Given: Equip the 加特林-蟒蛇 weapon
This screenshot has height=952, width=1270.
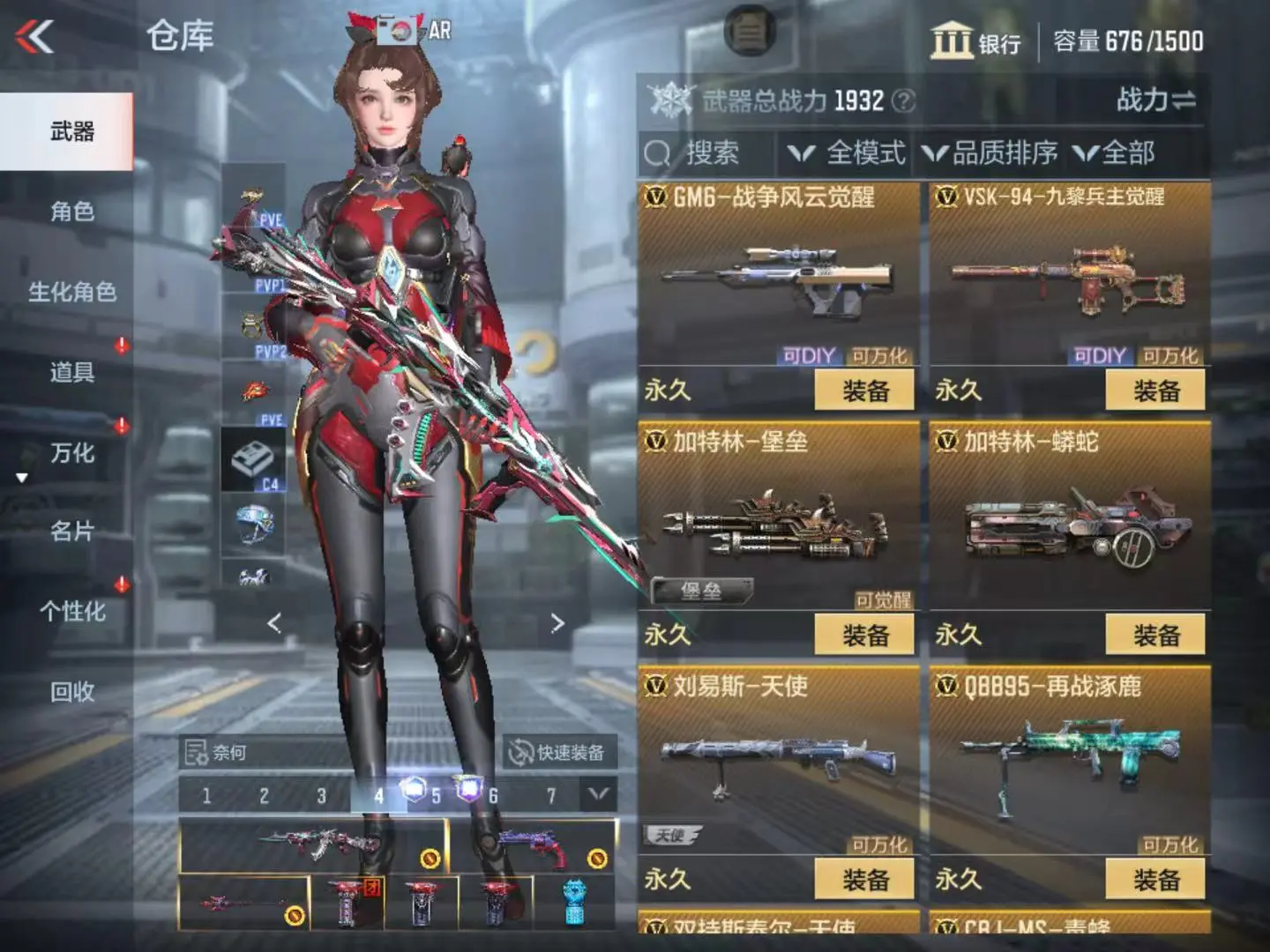Looking at the screenshot, I should click(1155, 635).
